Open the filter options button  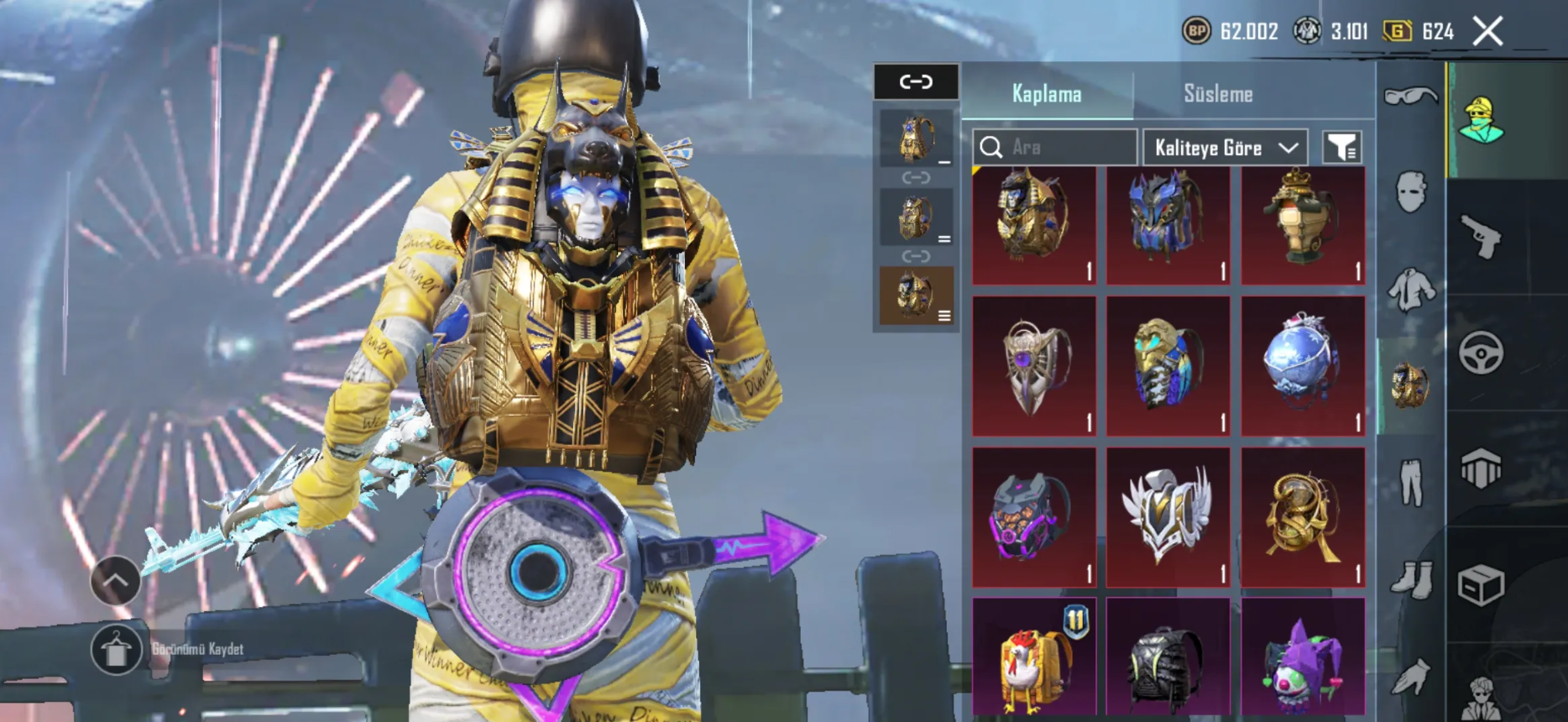(1341, 148)
